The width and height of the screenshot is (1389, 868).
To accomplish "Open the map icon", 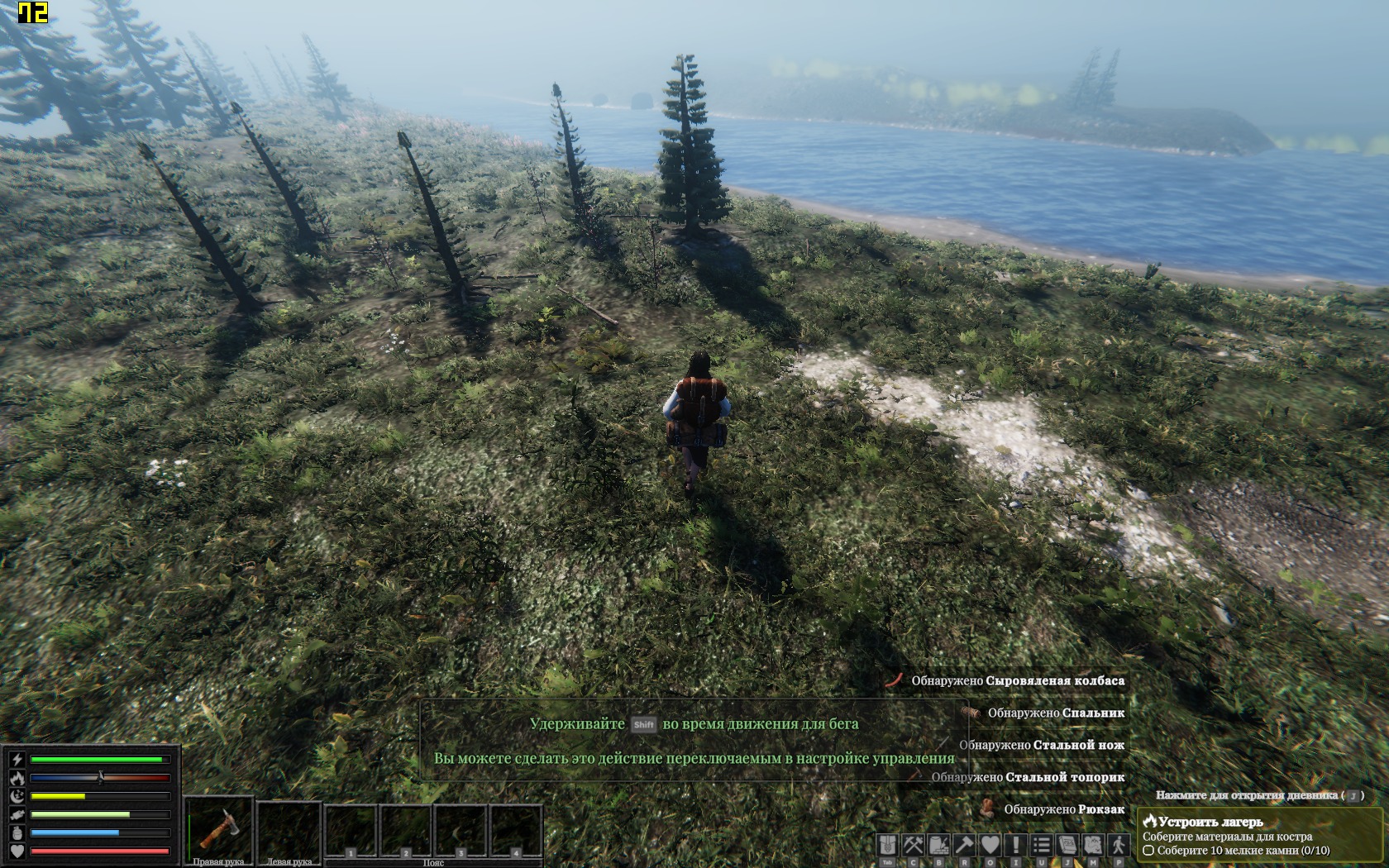I will pyautogui.click(x=1093, y=845).
